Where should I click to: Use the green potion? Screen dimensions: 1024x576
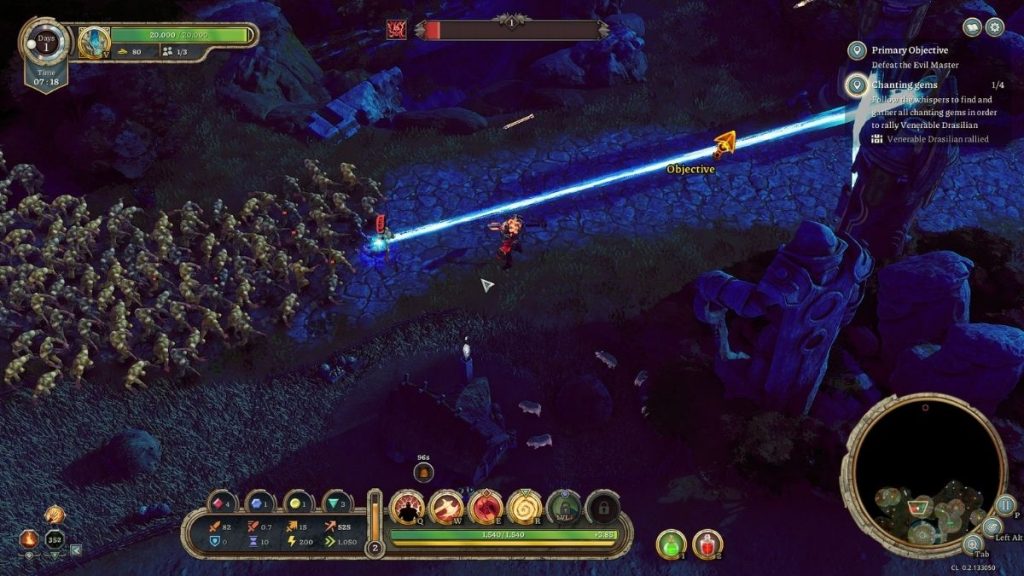point(670,544)
